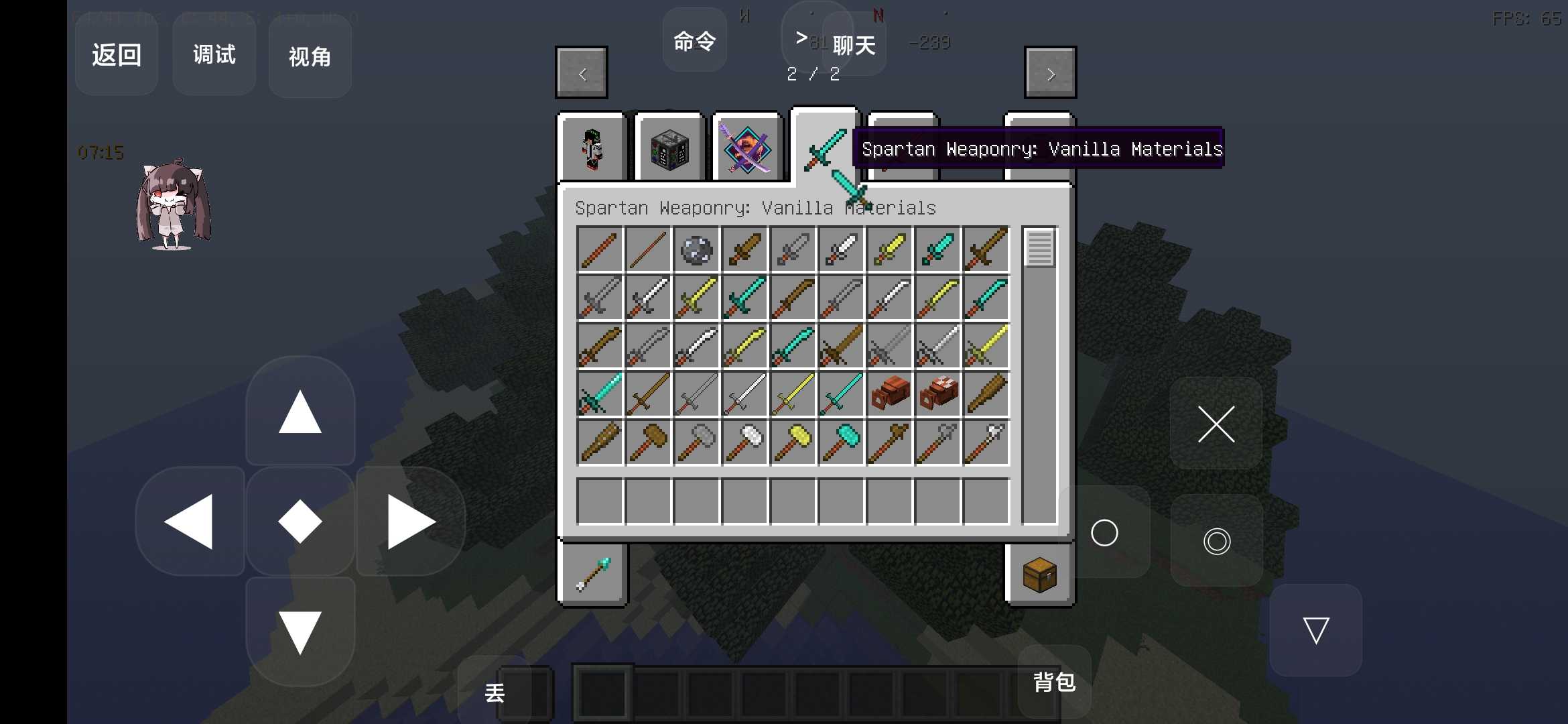Pick the round stone throwing item

[x=696, y=250]
